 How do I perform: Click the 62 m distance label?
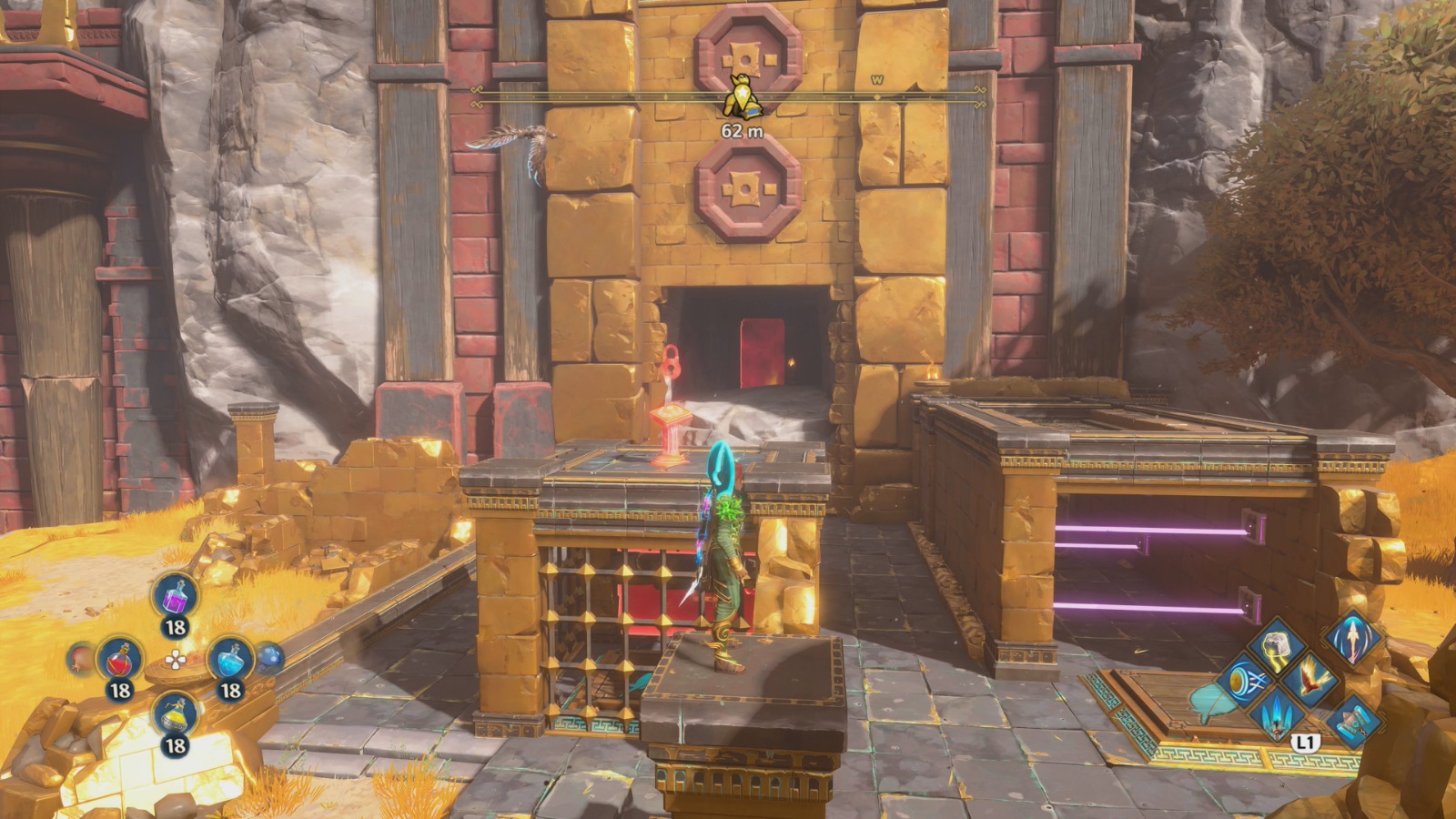click(741, 129)
